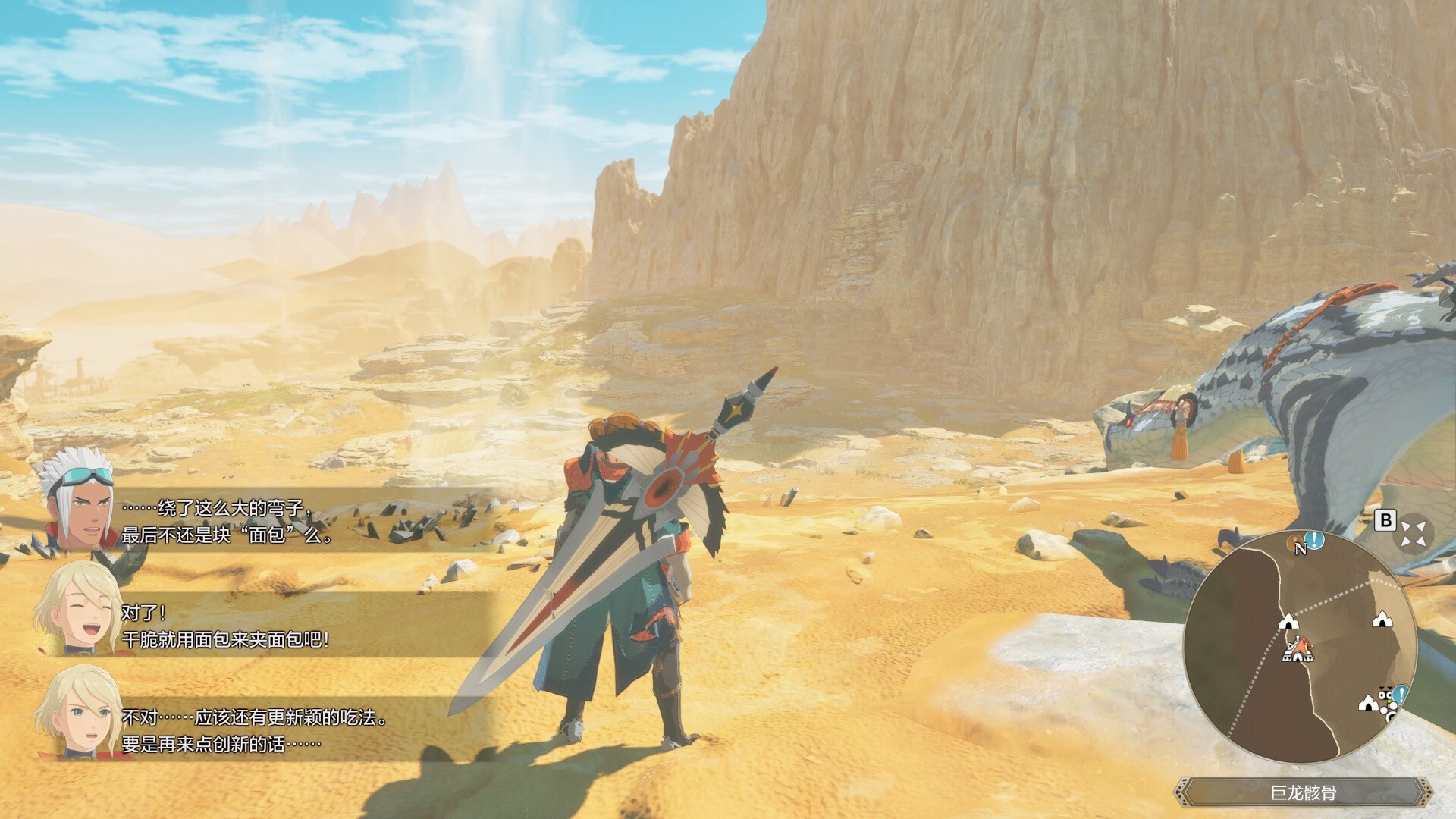The height and width of the screenshot is (819, 1456).
Task: Click the four-arrow map expand icon
Action: pos(1413,533)
